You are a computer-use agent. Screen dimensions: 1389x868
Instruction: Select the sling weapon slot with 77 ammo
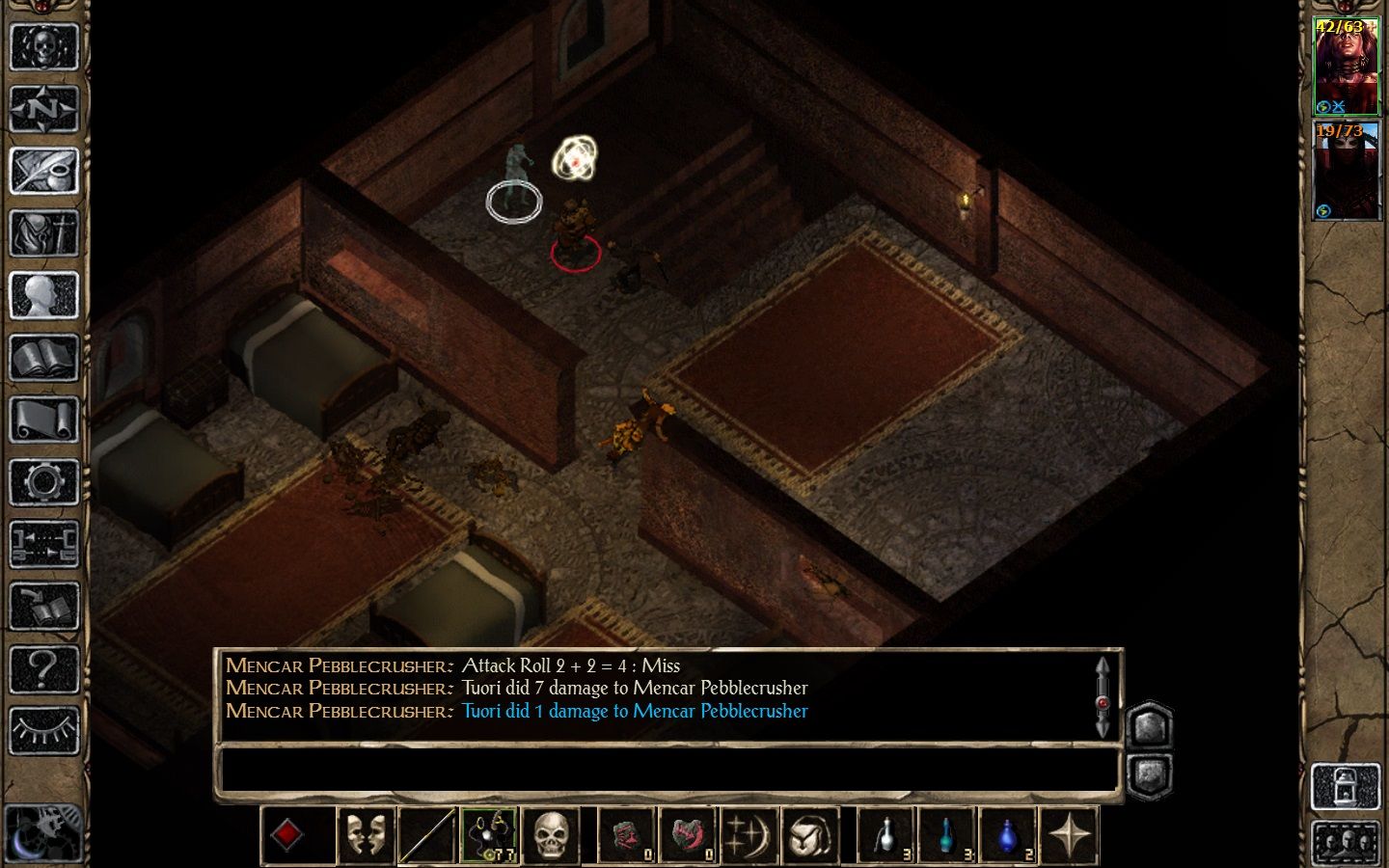pos(489,835)
